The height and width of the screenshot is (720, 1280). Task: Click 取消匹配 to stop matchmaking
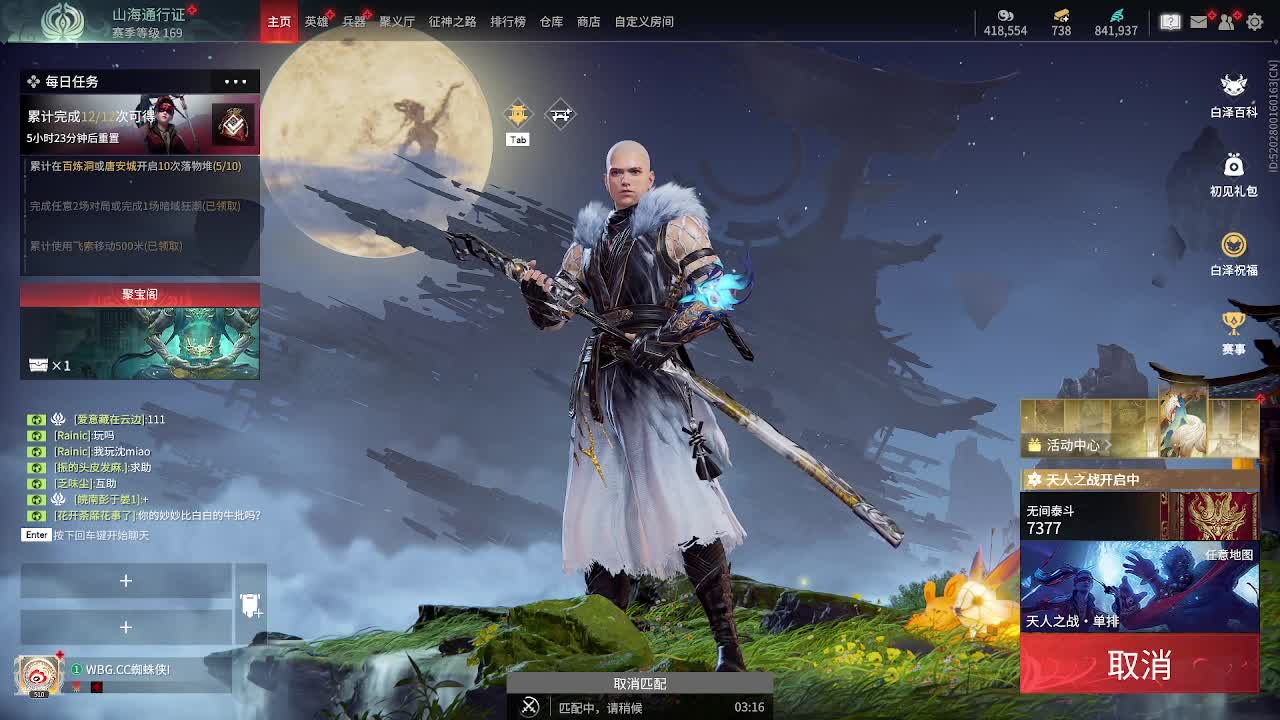639,684
